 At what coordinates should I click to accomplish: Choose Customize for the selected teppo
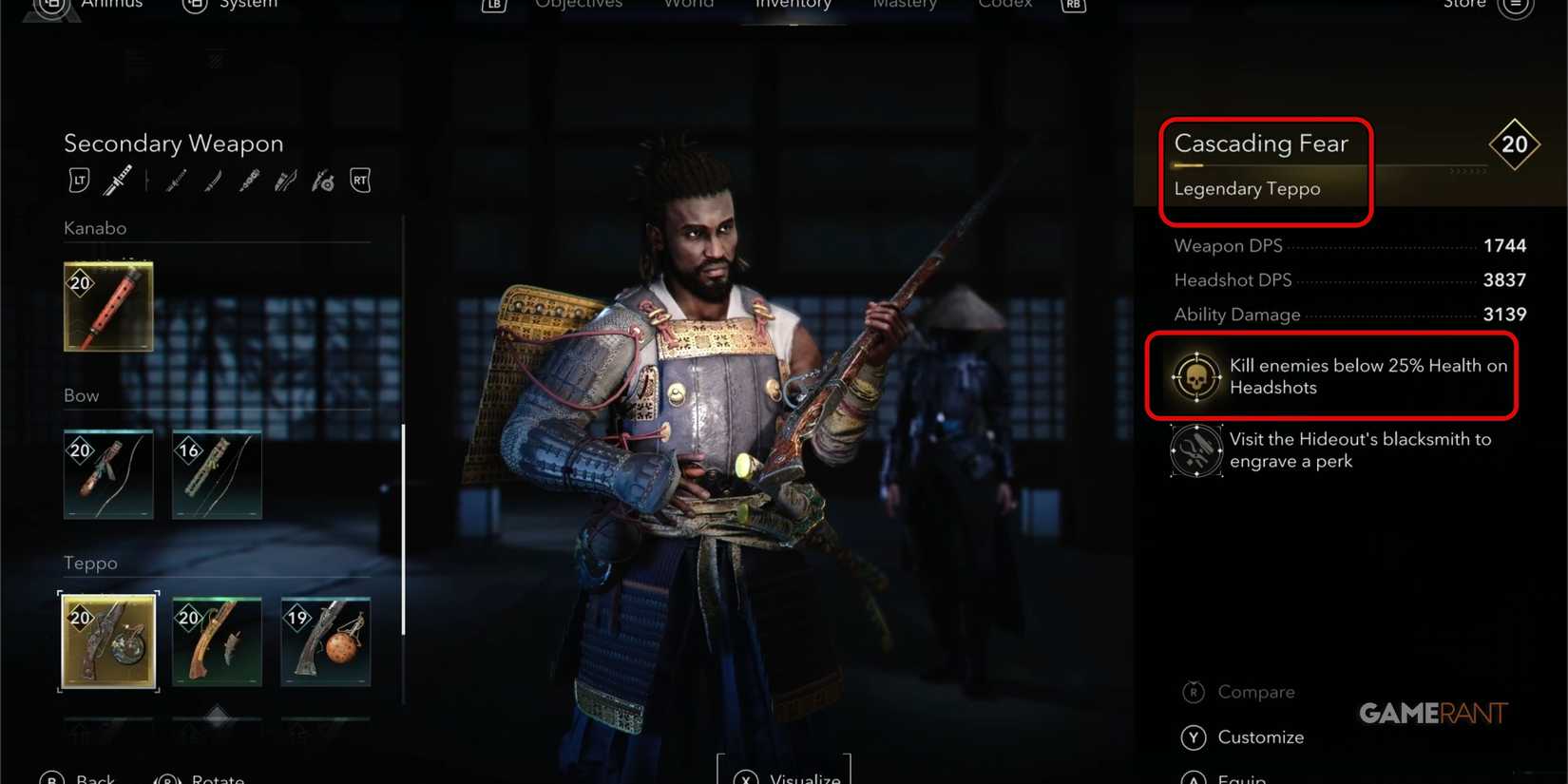click(1261, 737)
